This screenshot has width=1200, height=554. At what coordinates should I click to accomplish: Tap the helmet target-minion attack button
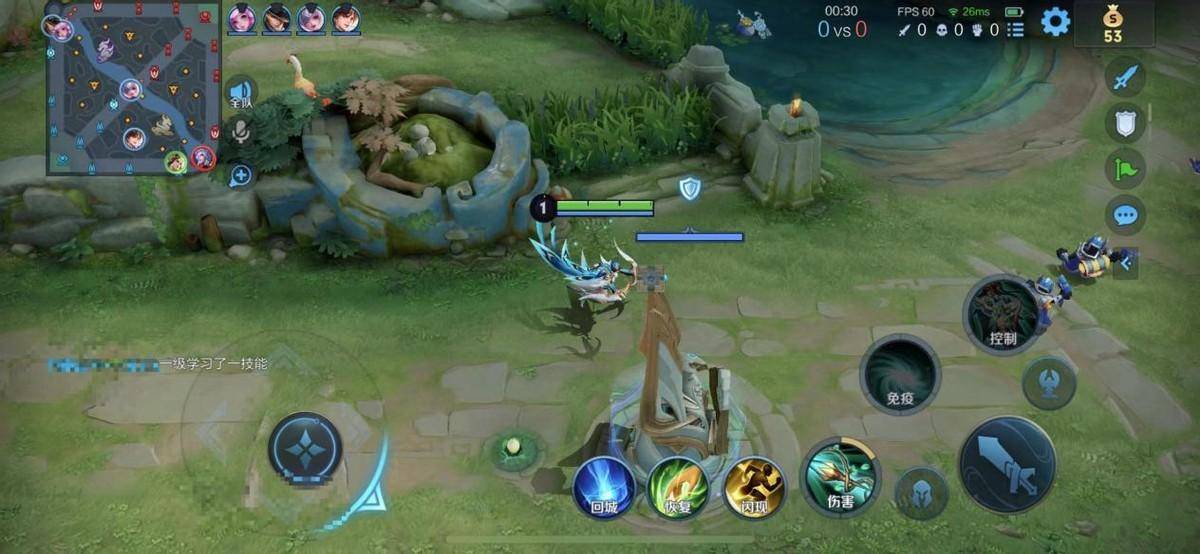[921, 493]
